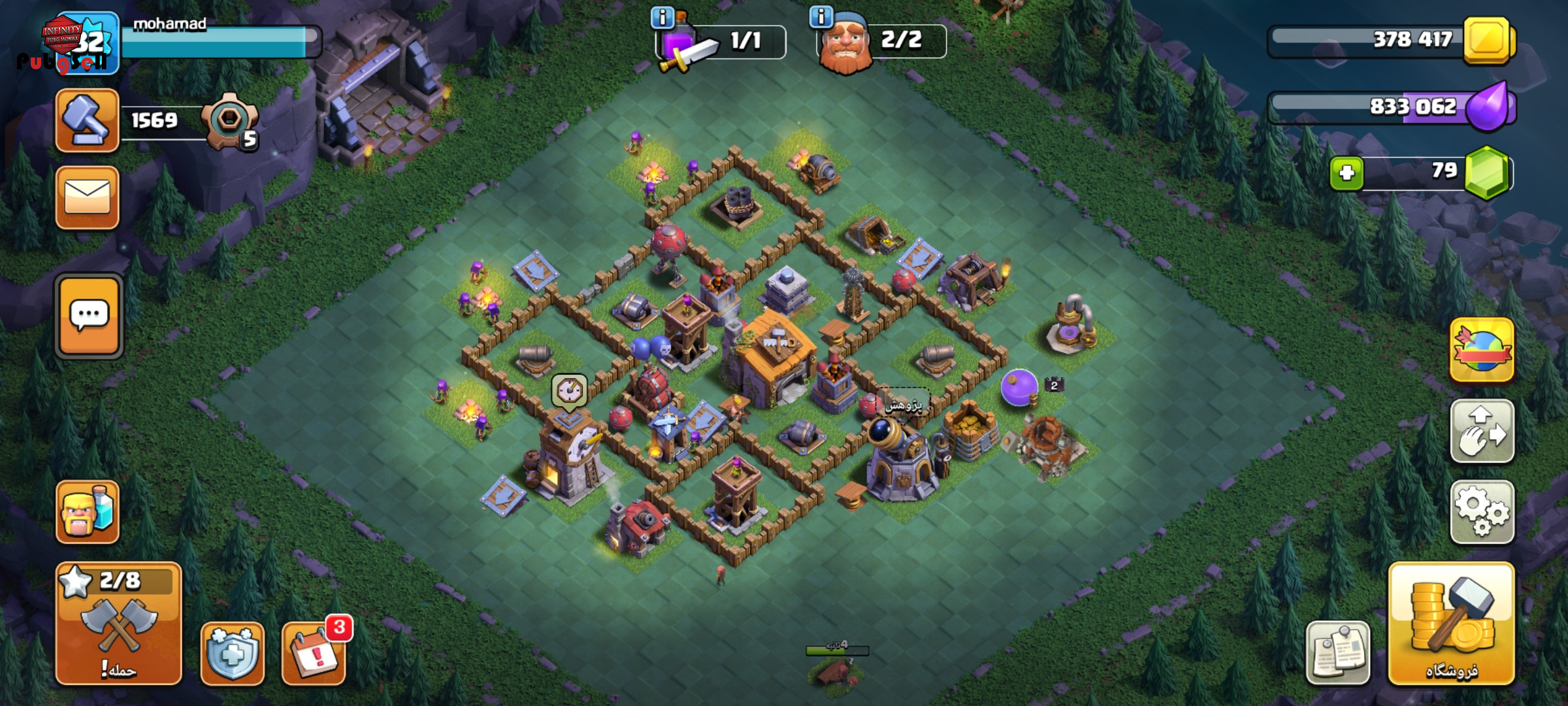Viewport: 1568px width, 706px height.
Task: Tap the hex nut gear league badge
Action: pyautogui.click(x=230, y=120)
